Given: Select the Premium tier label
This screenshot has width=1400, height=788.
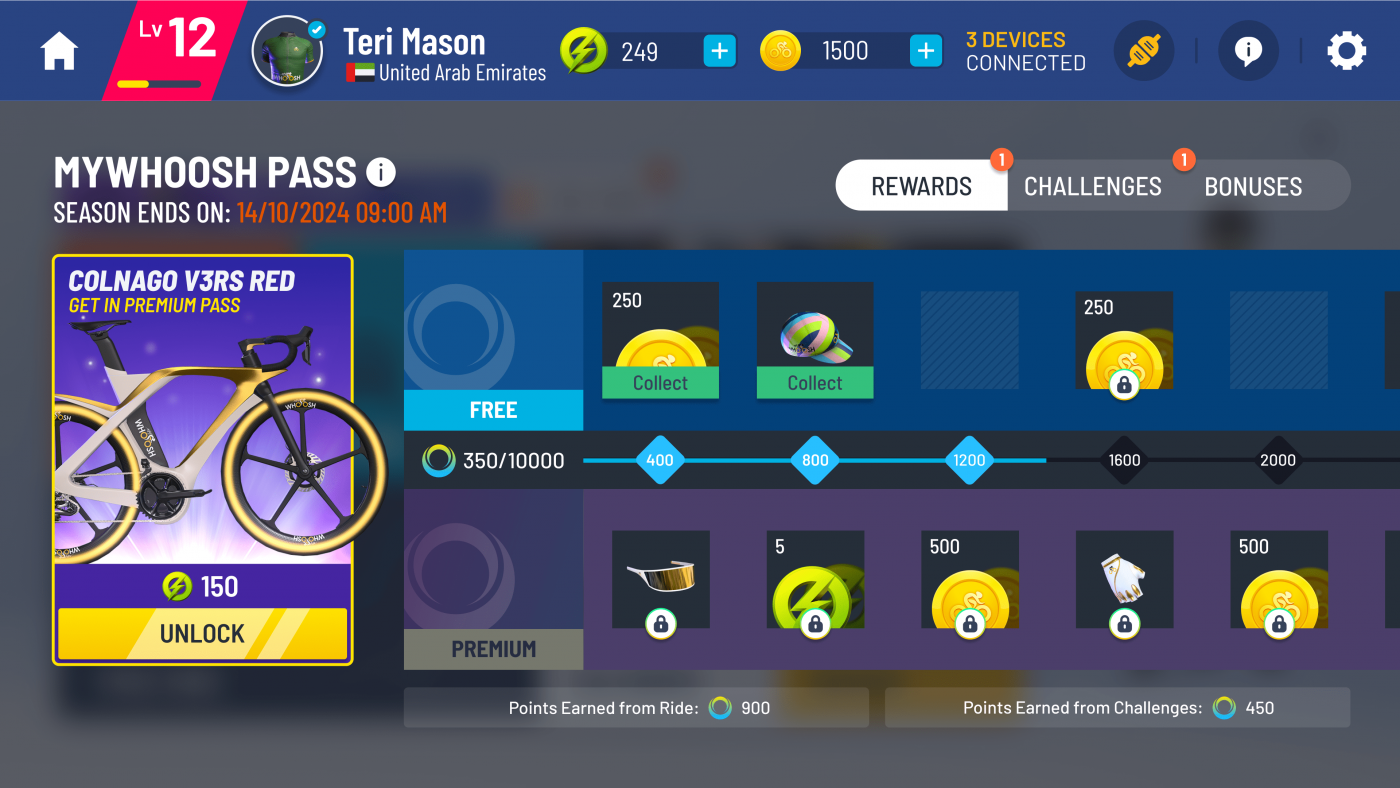Looking at the screenshot, I should pyautogui.click(x=493, y=649).
